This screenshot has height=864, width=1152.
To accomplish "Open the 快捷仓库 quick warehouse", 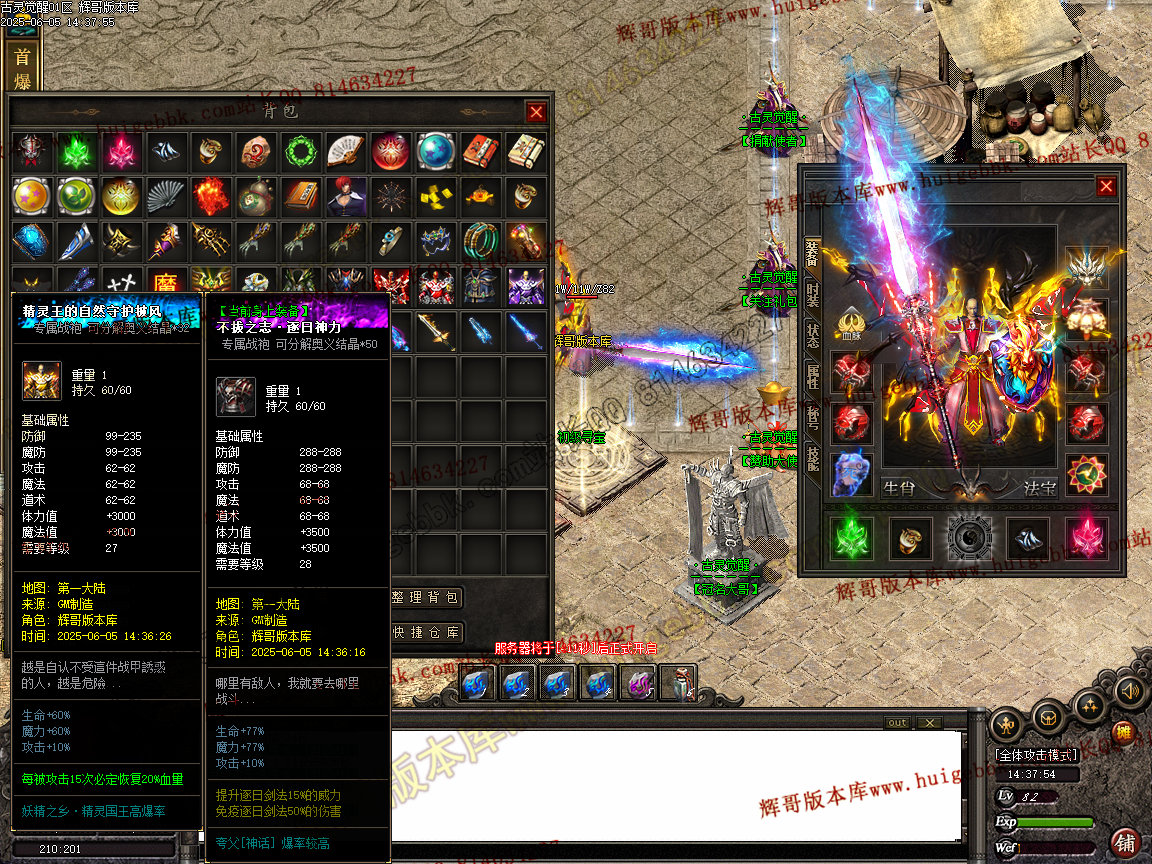I will 427,632.
